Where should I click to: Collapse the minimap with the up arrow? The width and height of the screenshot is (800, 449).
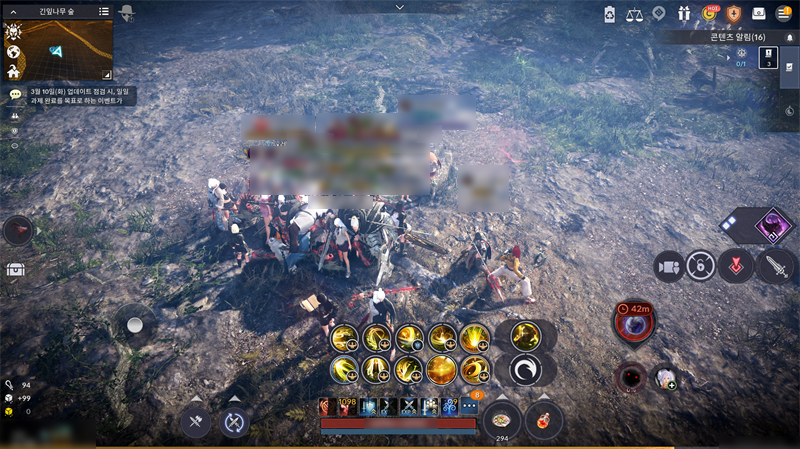(x=13, y=11)
